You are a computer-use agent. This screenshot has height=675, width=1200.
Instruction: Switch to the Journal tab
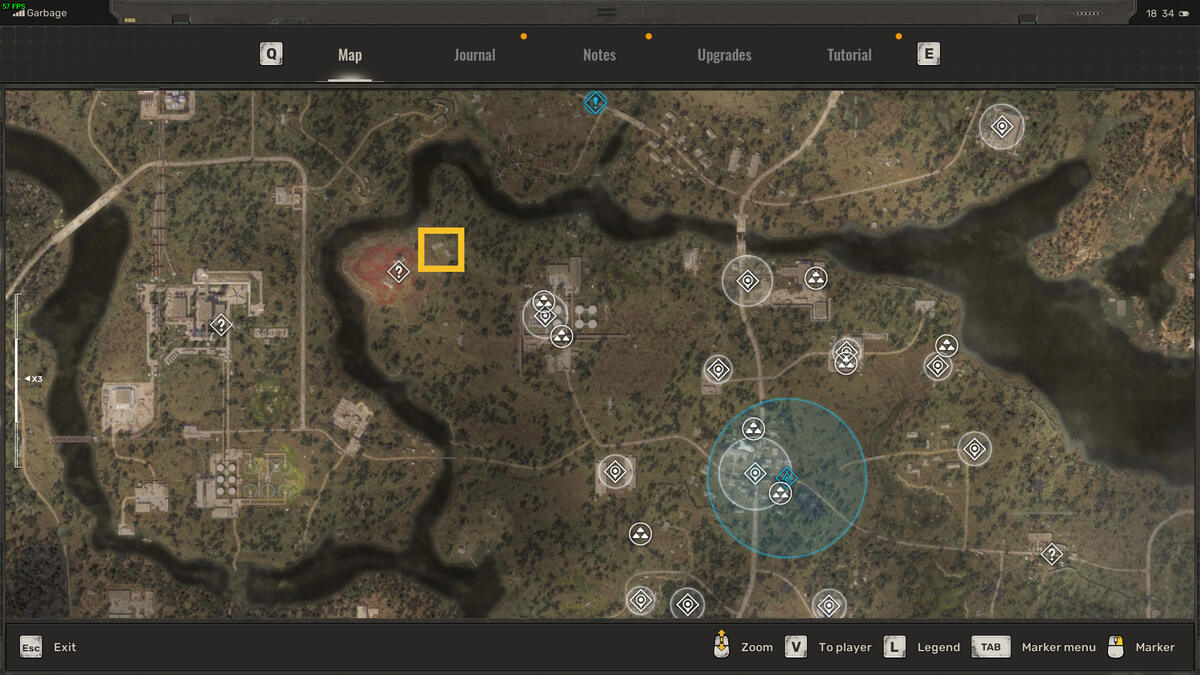click(x=474, y=55)
